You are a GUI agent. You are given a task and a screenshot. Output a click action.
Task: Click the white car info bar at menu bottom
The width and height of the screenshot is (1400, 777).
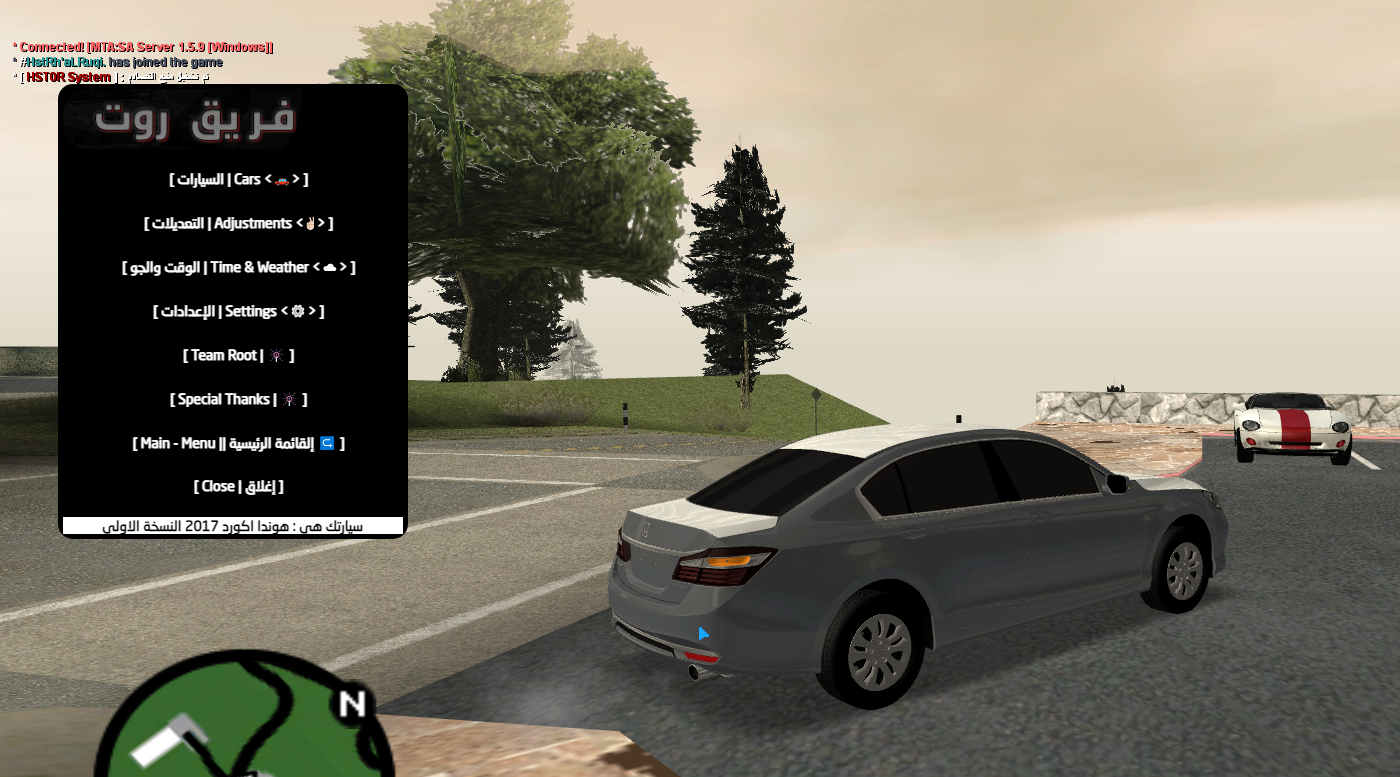coord(235,525)
